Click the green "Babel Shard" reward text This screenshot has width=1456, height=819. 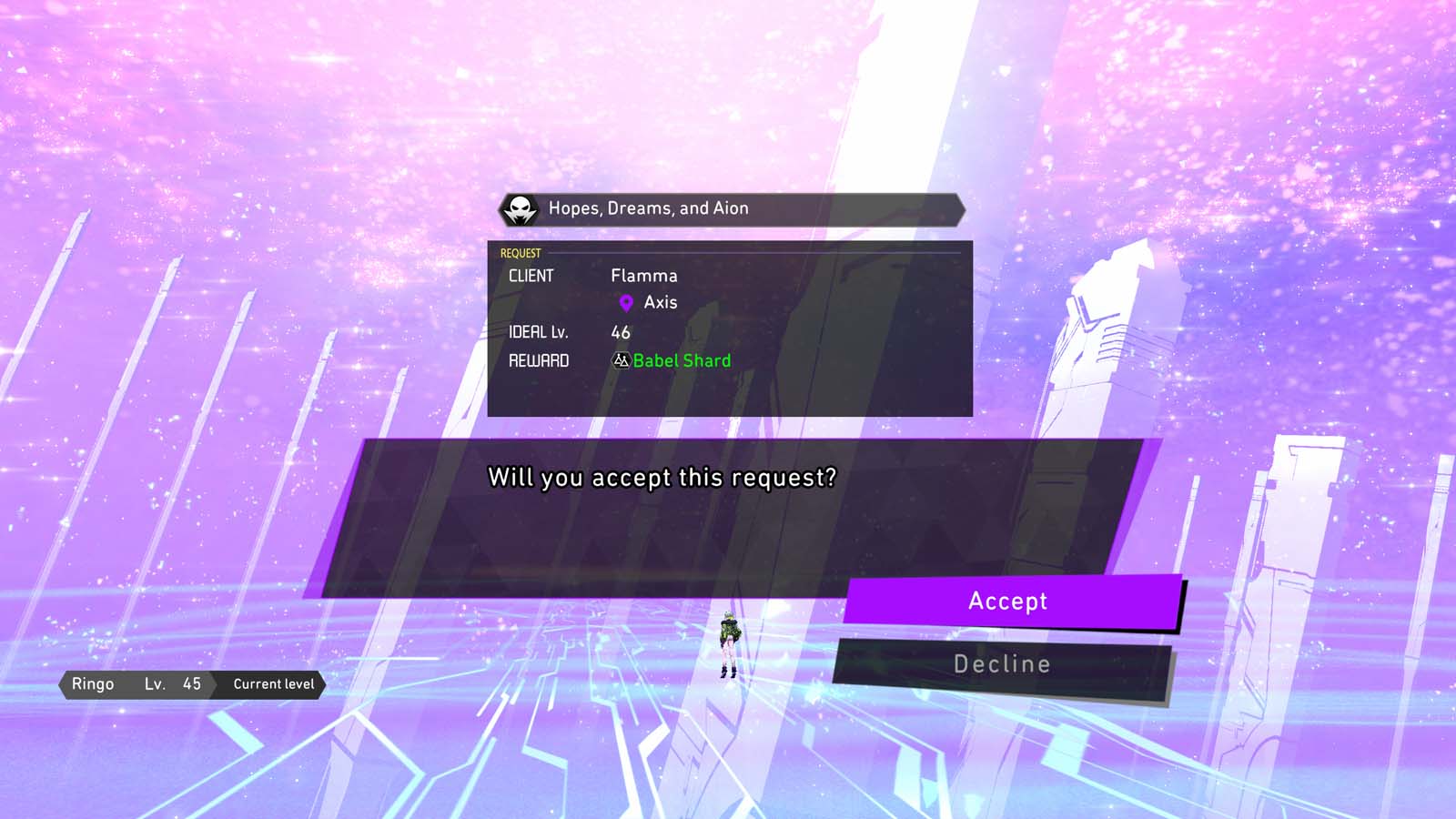coord(681,360)
